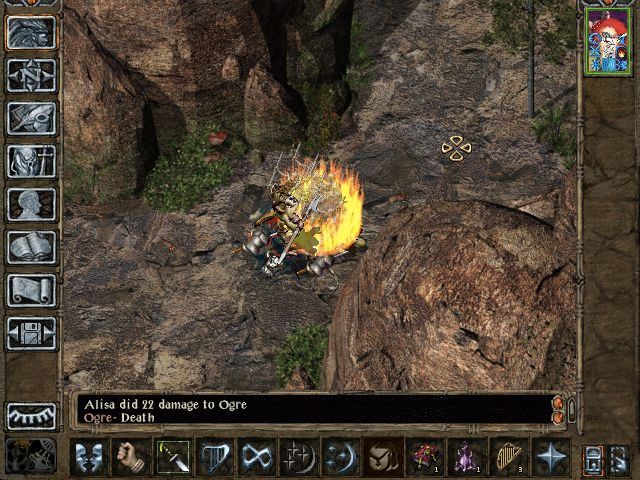Open the mage spellbook (open book) button
Image resolution: width=640 pixels, height=480 pixels.
coord(31,247)
